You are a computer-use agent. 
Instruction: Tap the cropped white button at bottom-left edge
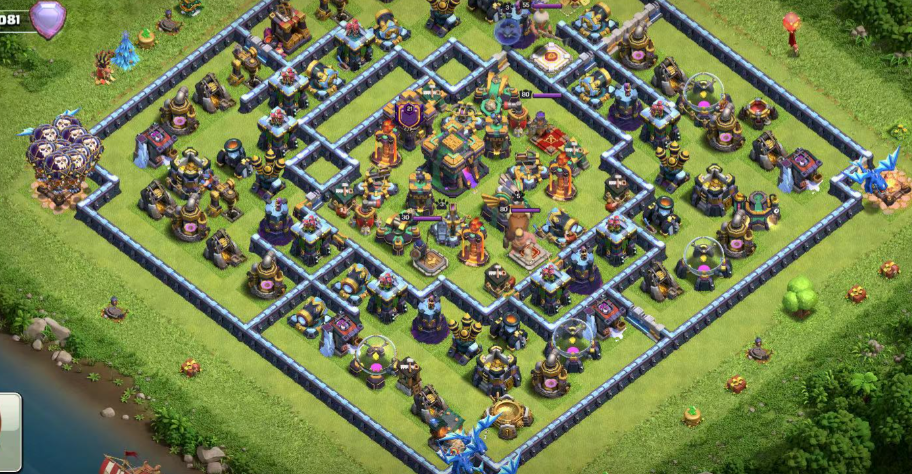click(9, 419)
